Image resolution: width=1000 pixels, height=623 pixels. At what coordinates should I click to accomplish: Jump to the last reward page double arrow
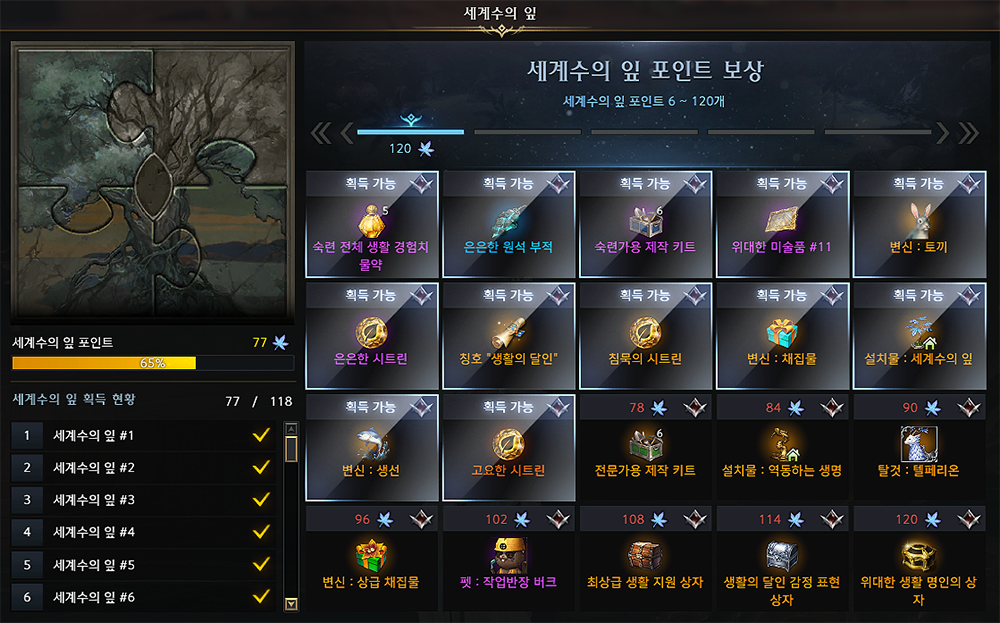[x=968, y=133]
